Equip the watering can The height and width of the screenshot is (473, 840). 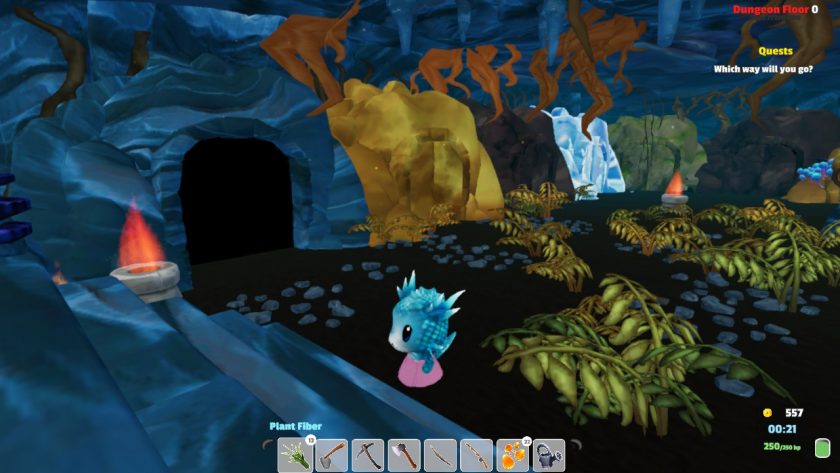coord(548,455)
